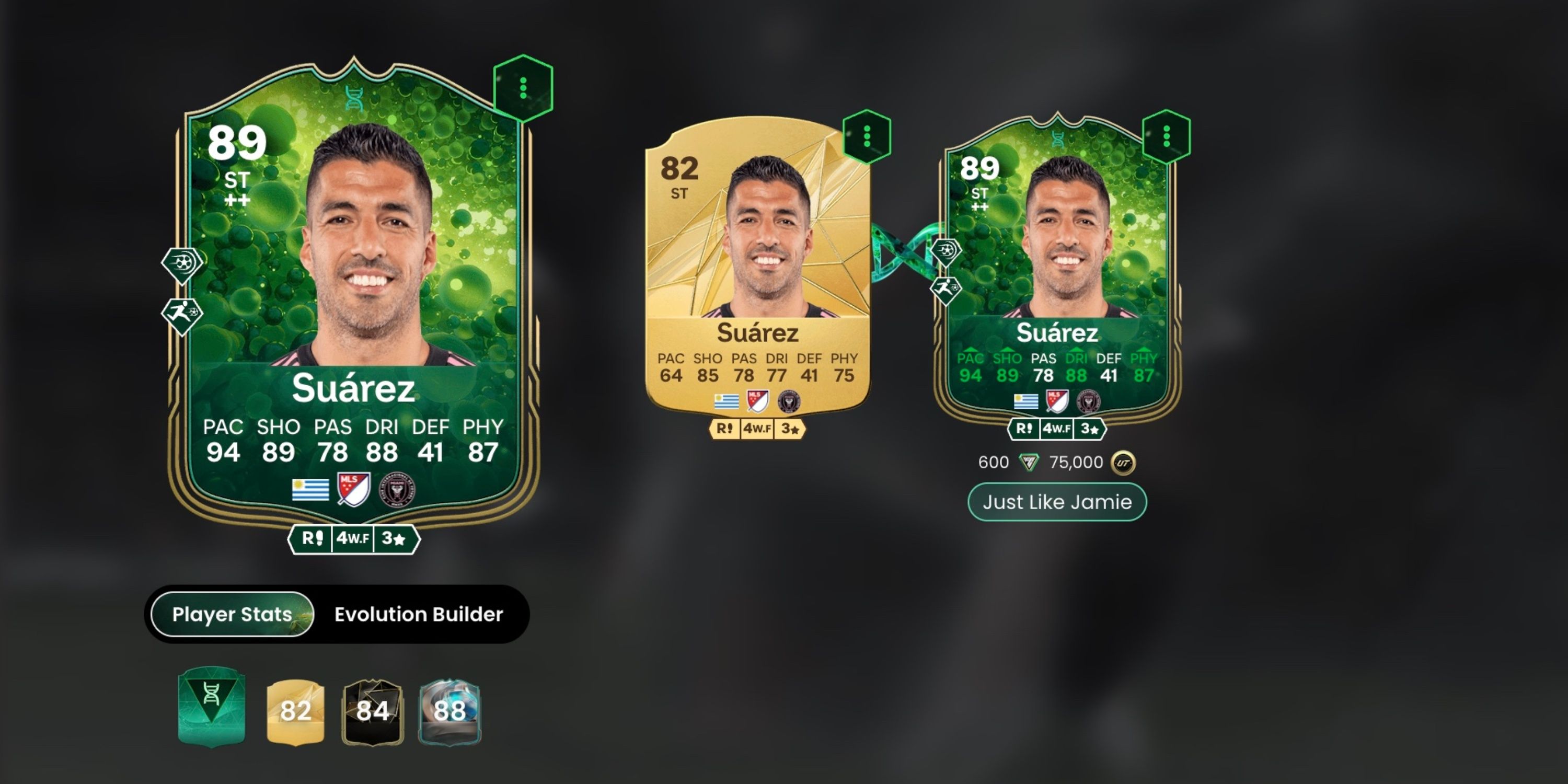Viewport: 1568px width, 784px height.
Task: Click the 4 W.F weak foot badge on the left card
Action: (x=352, y=539)
